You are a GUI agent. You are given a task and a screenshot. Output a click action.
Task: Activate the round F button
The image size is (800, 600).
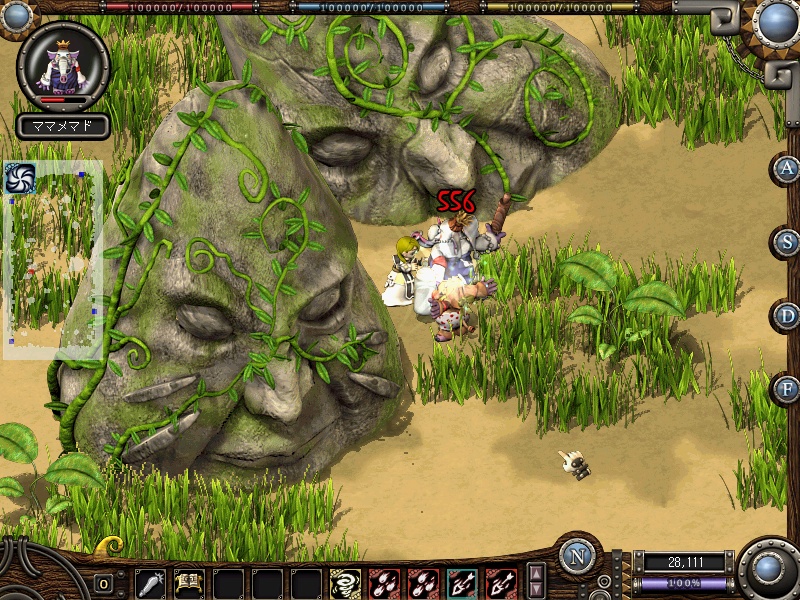pyautogui.click(x=787, y=388)
